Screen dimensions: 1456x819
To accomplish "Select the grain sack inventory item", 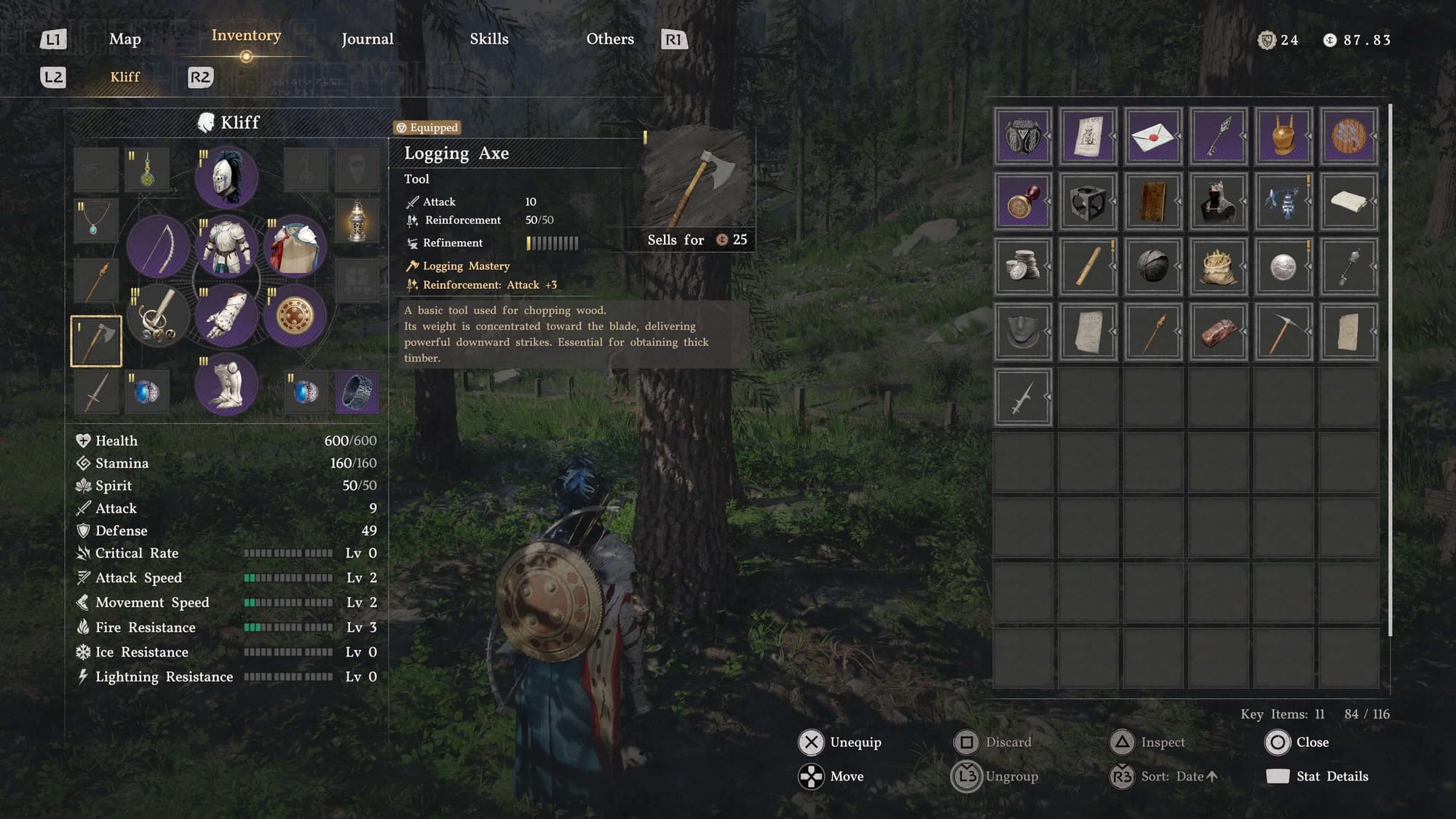I will 1217,266.
